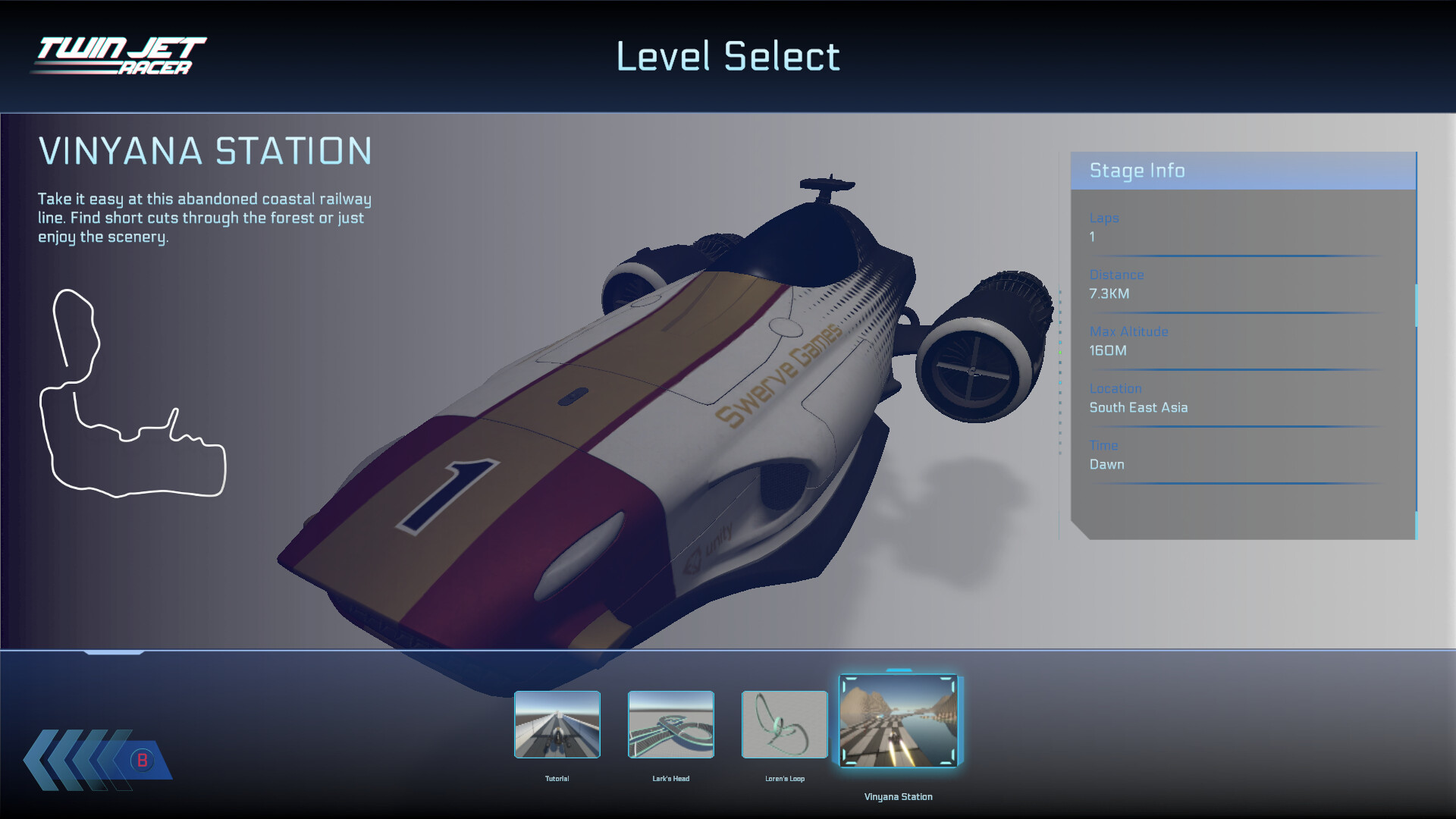The width and height of the screenshot is (1456, 819).
Task: Click the Max Altitude 160M entry
Action: click(1108, 350)
